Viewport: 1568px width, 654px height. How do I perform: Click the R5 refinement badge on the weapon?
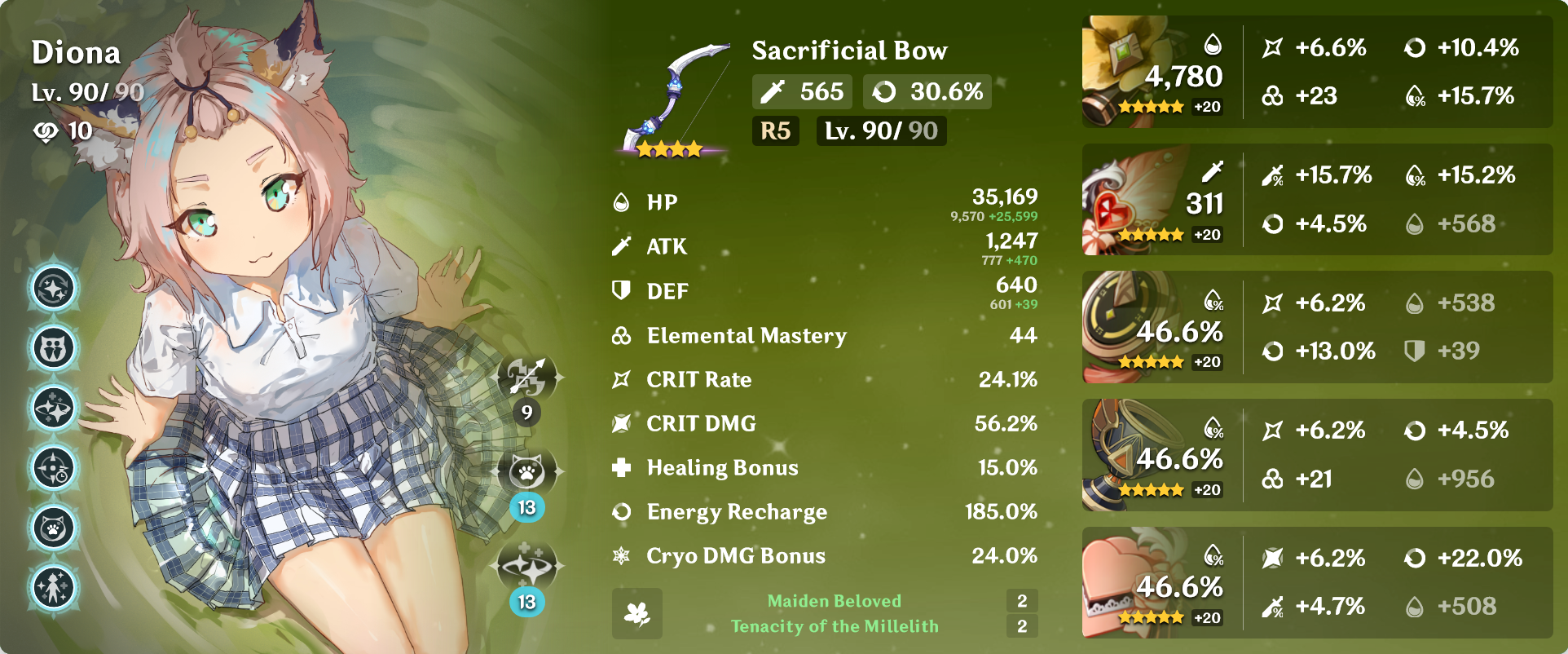[x=775, y=130]
